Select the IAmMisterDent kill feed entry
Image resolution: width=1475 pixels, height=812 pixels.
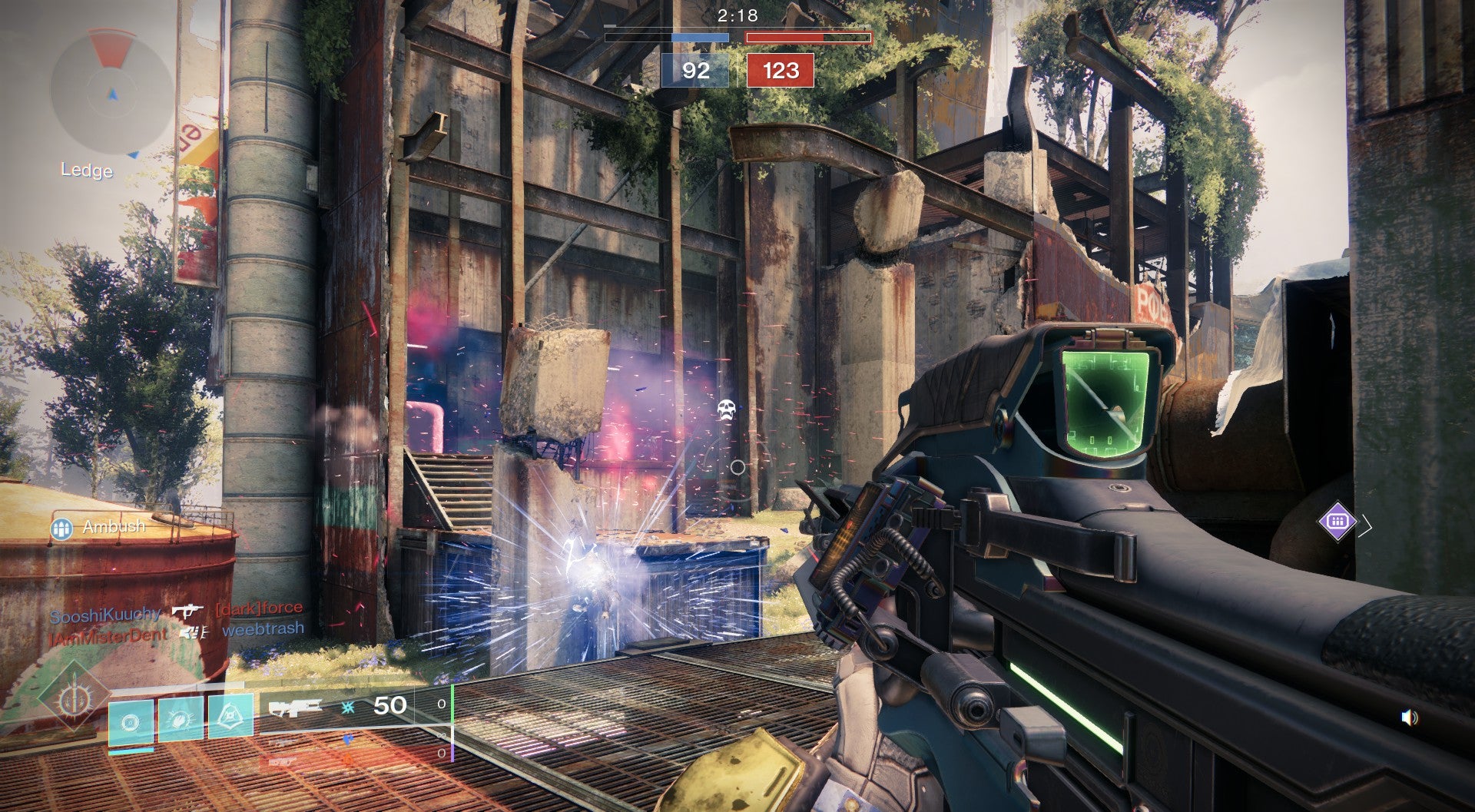(x=108, y=635)
